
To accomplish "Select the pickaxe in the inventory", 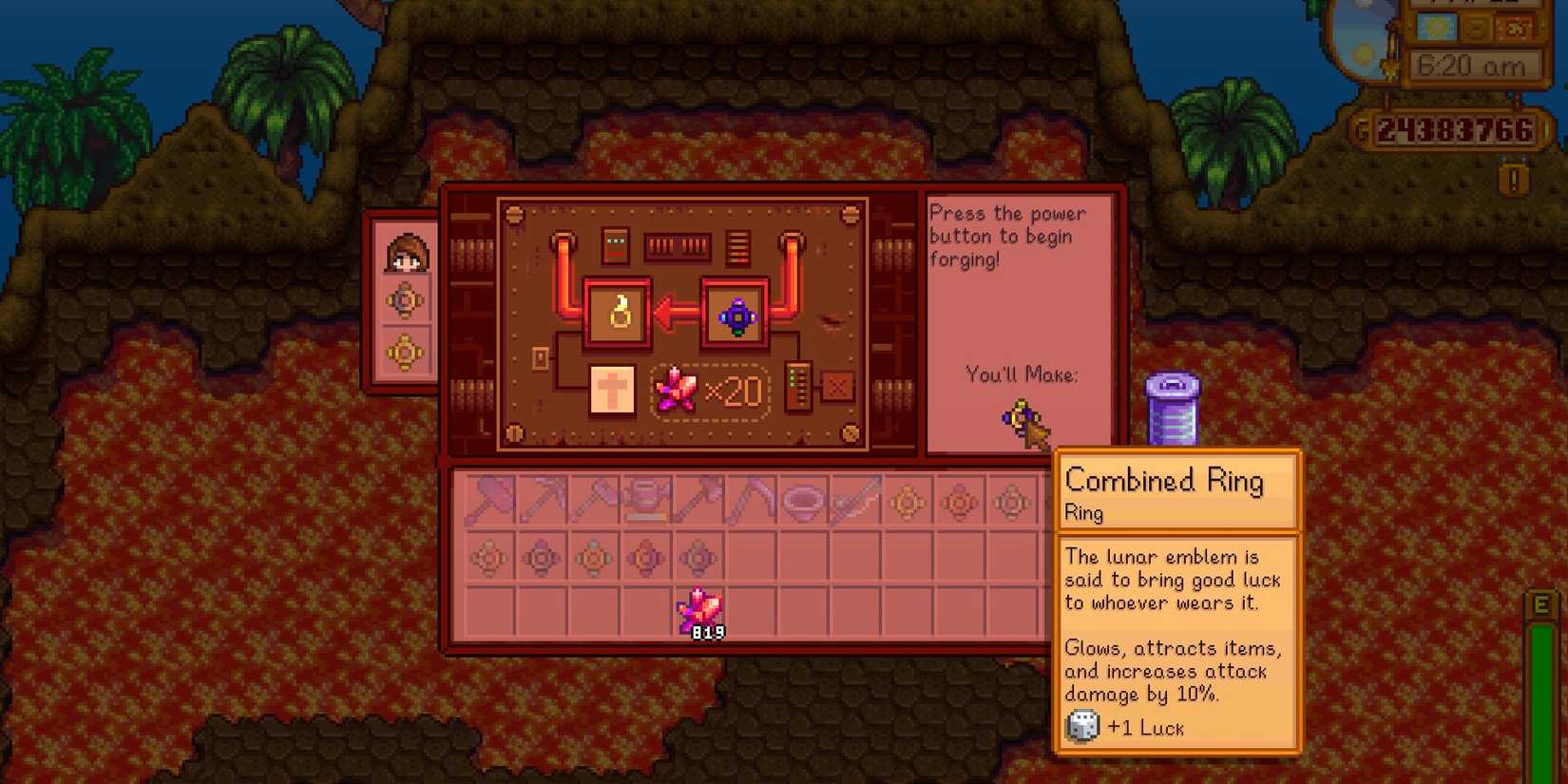I will click(x=544, y=502).
